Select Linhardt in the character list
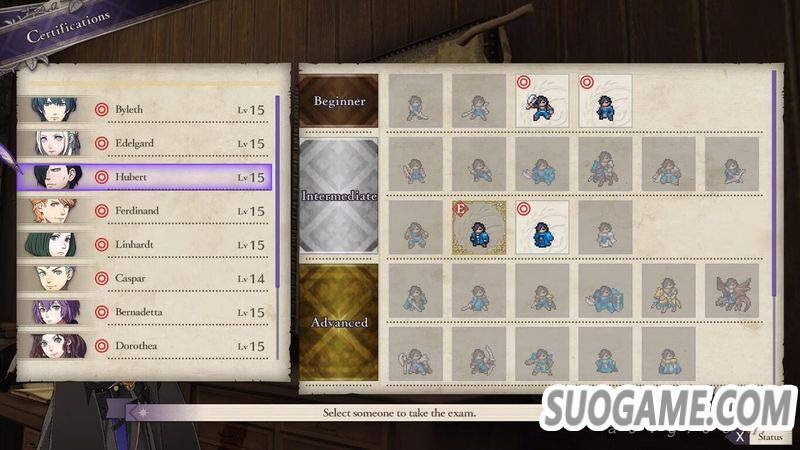800x450 pixels. [150, 245]
